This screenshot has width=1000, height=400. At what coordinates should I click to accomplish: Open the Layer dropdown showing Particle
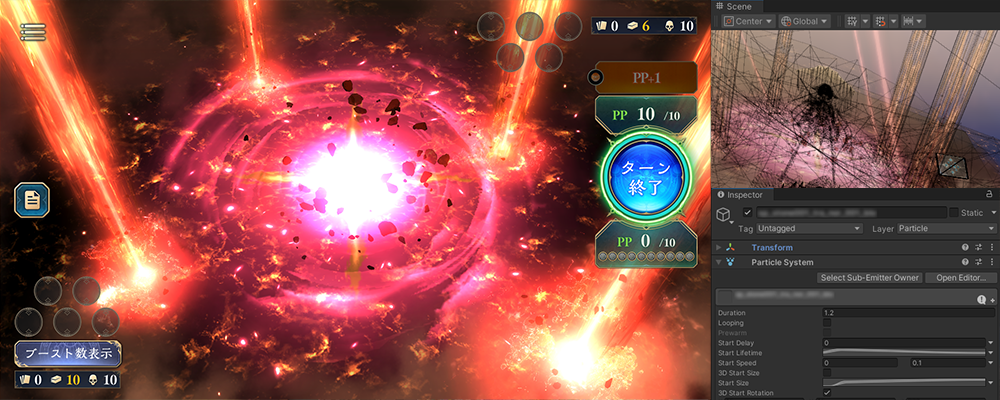coord(940,229)
